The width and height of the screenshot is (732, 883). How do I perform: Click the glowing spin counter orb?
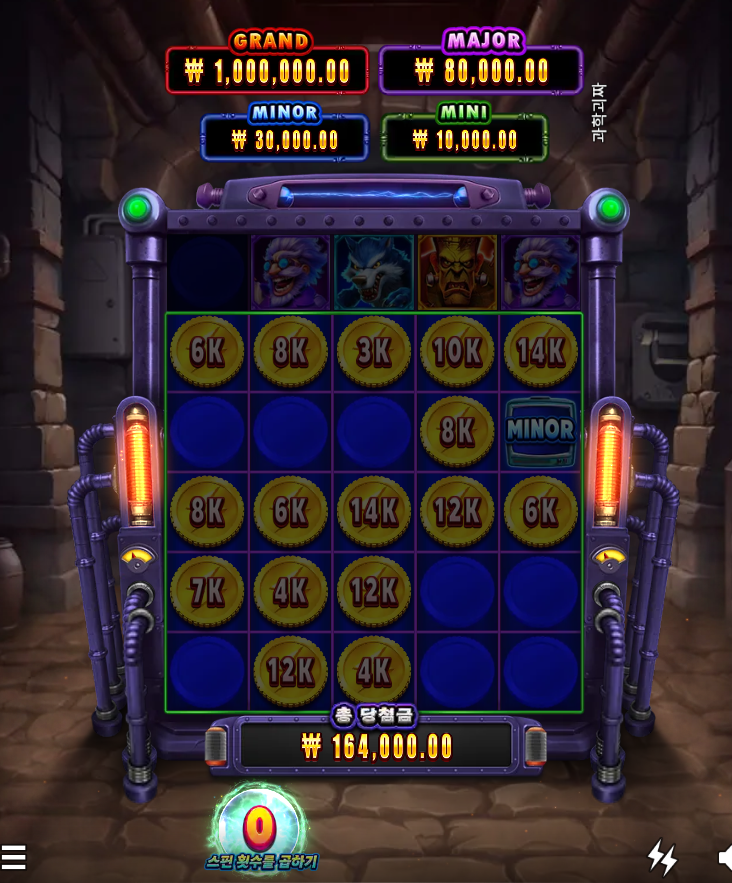coord(261,828)
